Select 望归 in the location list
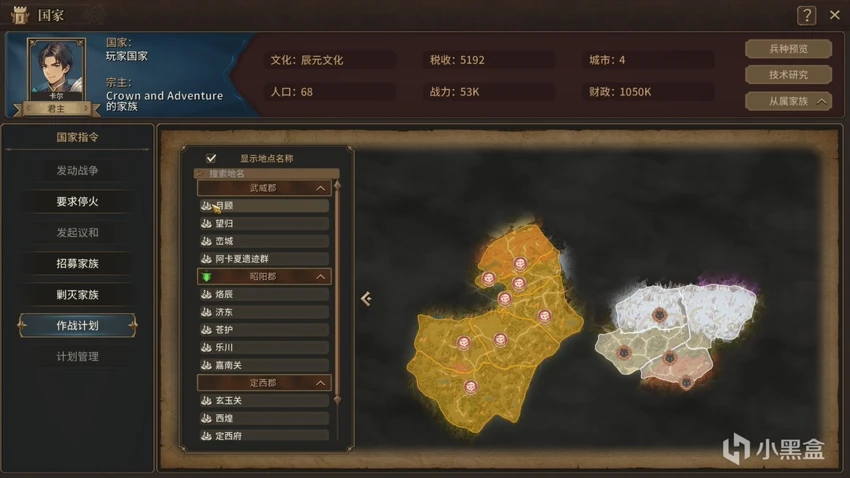The height and width of the screenshot is (478, 850). pyautogui.click(x=264, y=224)
